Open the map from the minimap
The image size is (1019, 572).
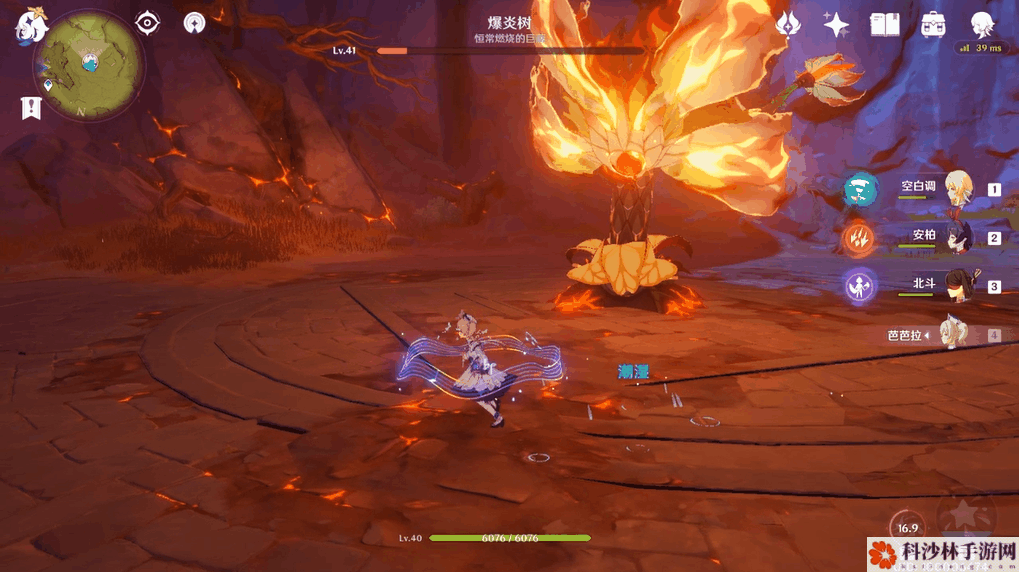click(x=88, y=62)
